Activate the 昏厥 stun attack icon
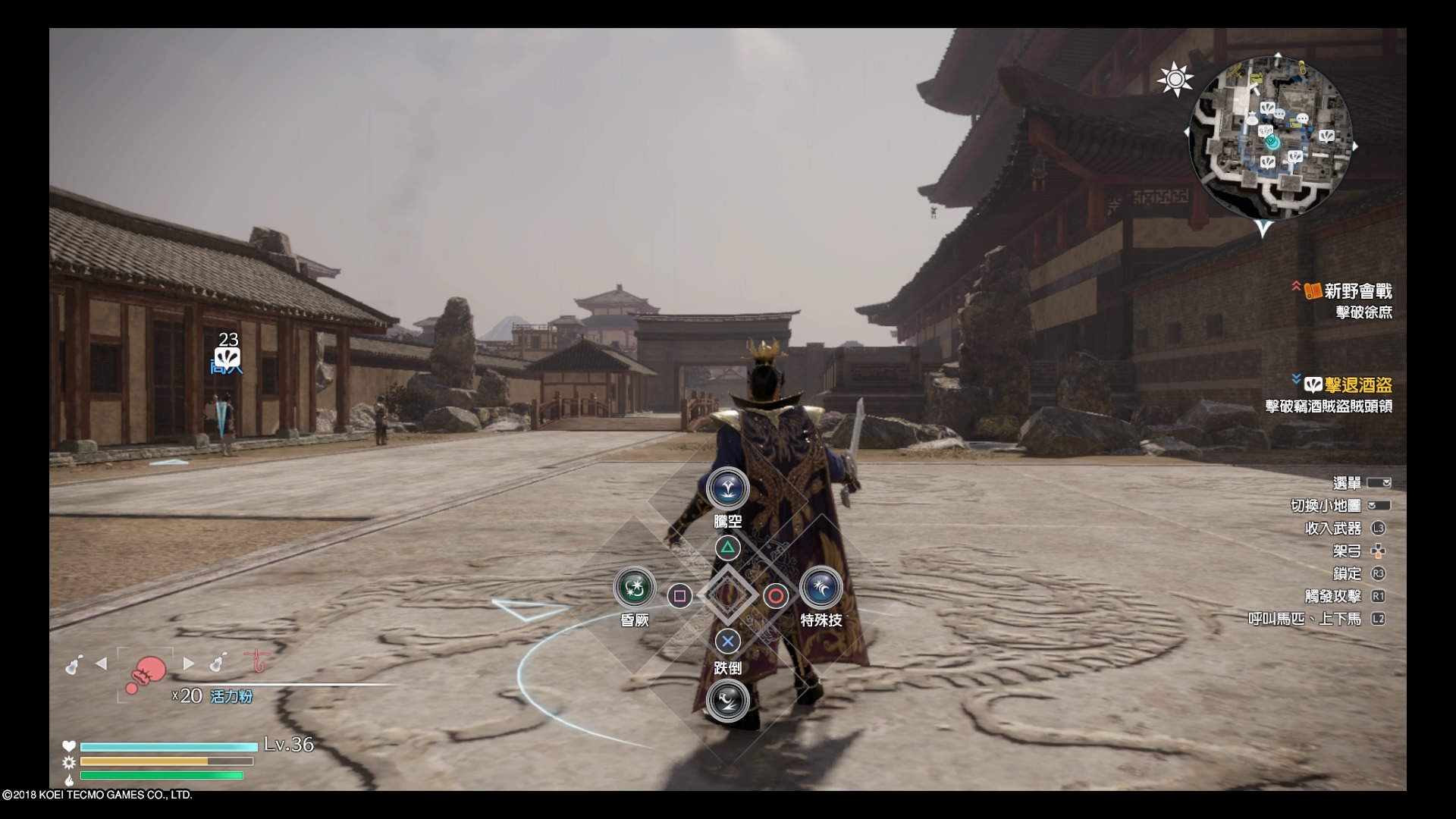This screenshot has height=819, width=1456. [634, 587]
